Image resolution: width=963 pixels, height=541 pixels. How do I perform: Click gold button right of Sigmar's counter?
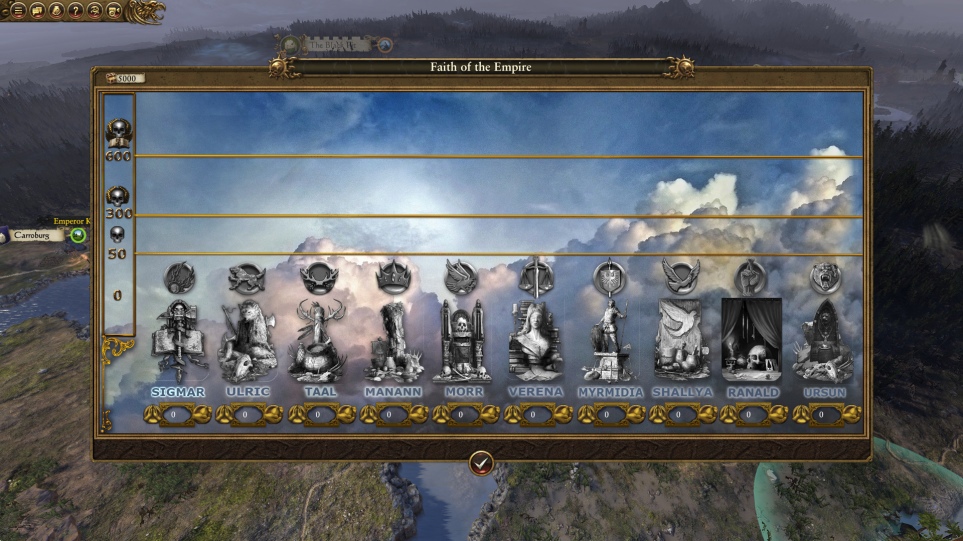click(x=202, y=414)
